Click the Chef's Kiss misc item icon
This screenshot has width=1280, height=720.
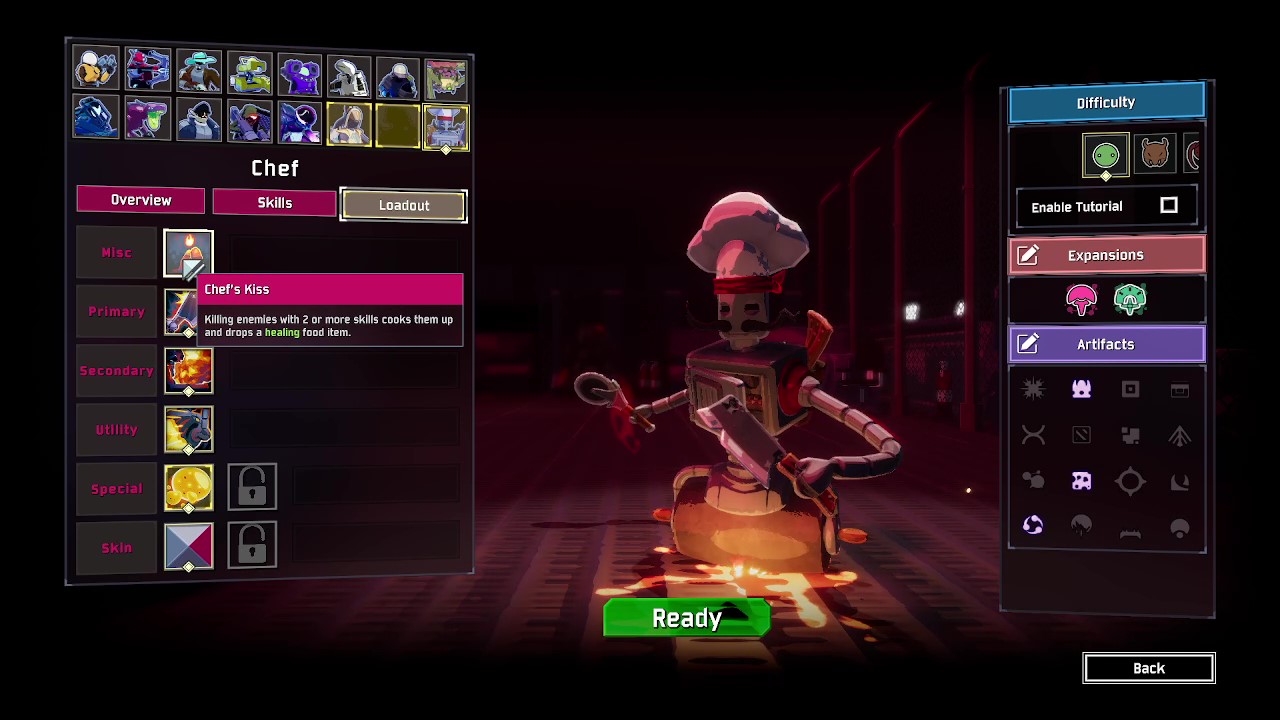(188, 252)
